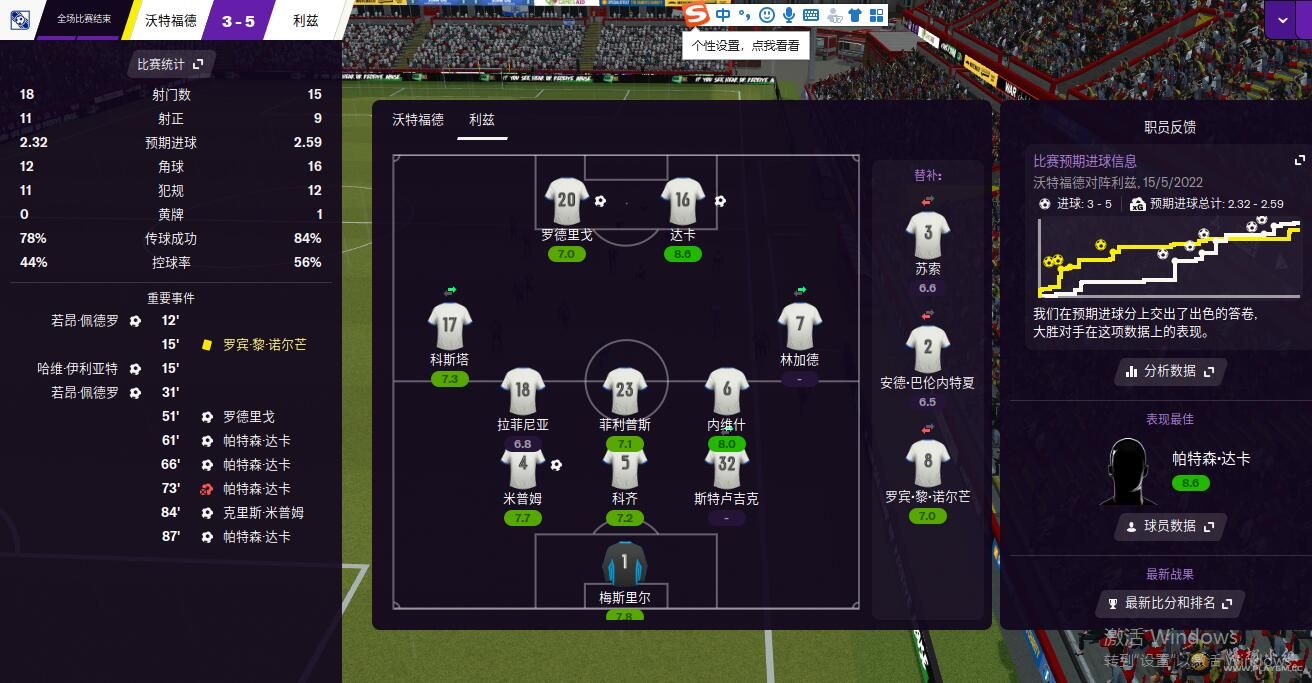Open the 分析数据 button
Image resolution: width=1312 pixels, height=683 pixels.
pos(1170,371)
